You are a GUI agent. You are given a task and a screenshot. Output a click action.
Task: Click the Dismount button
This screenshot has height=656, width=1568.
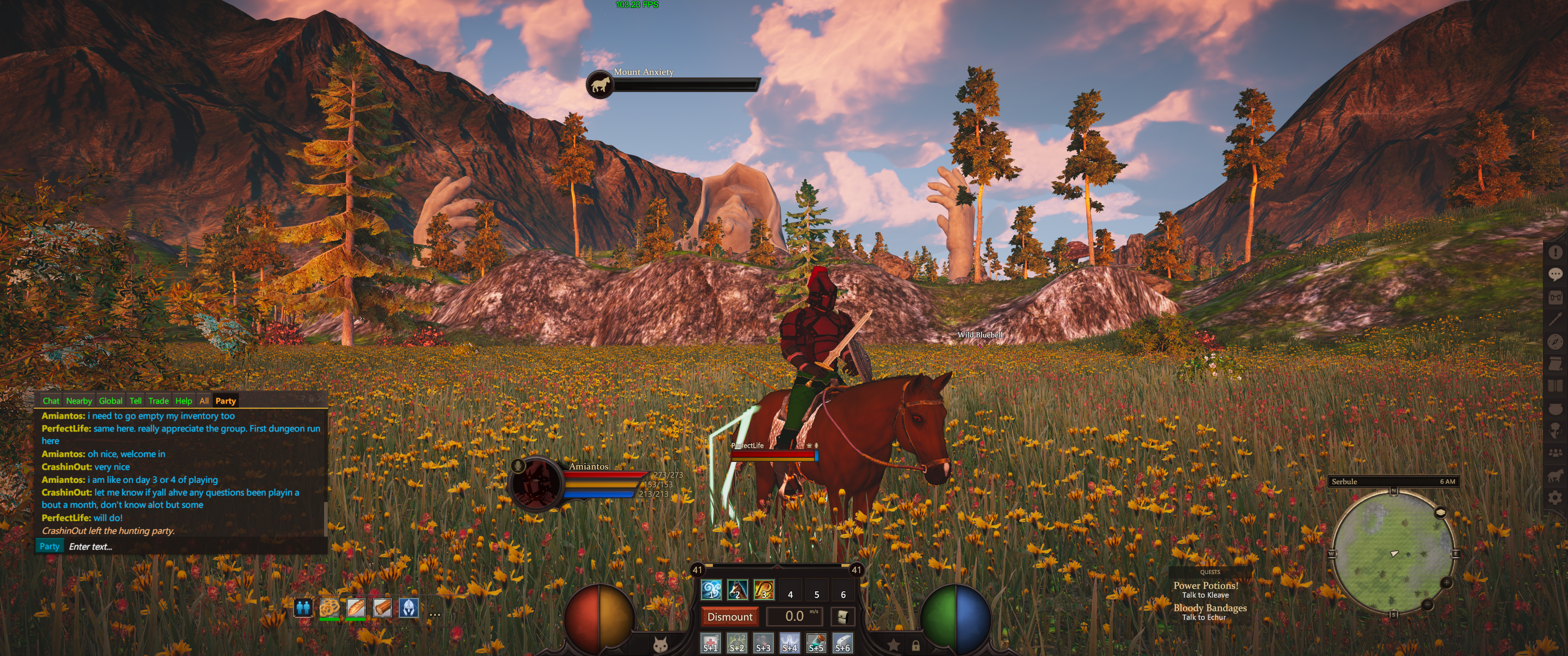pyautogui.click(x=729, y=616)
